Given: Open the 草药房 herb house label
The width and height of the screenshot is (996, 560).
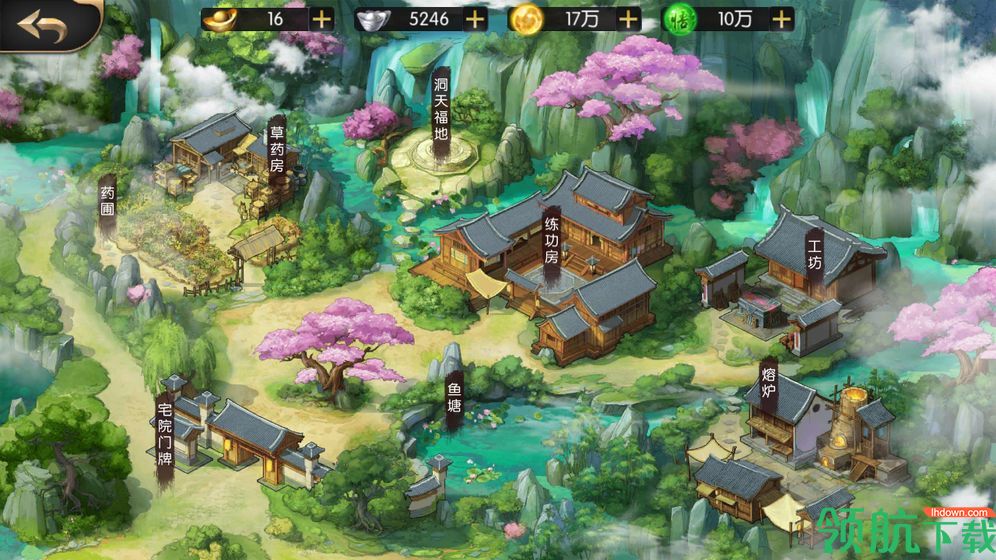Looking at the screenshot, I should pos(277,150).
